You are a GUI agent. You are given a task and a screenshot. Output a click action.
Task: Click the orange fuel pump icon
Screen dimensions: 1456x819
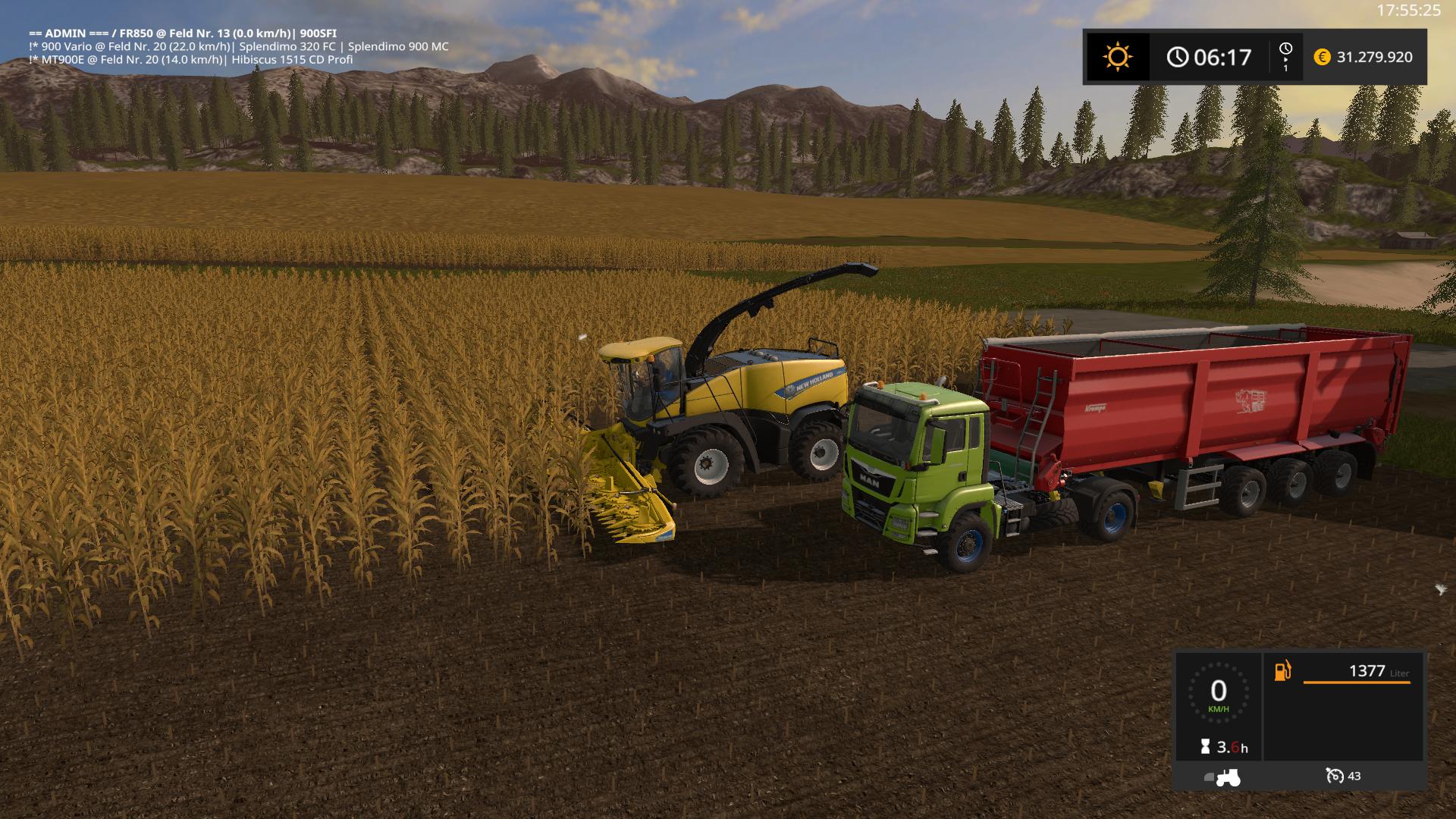[x=1282, y=671]
